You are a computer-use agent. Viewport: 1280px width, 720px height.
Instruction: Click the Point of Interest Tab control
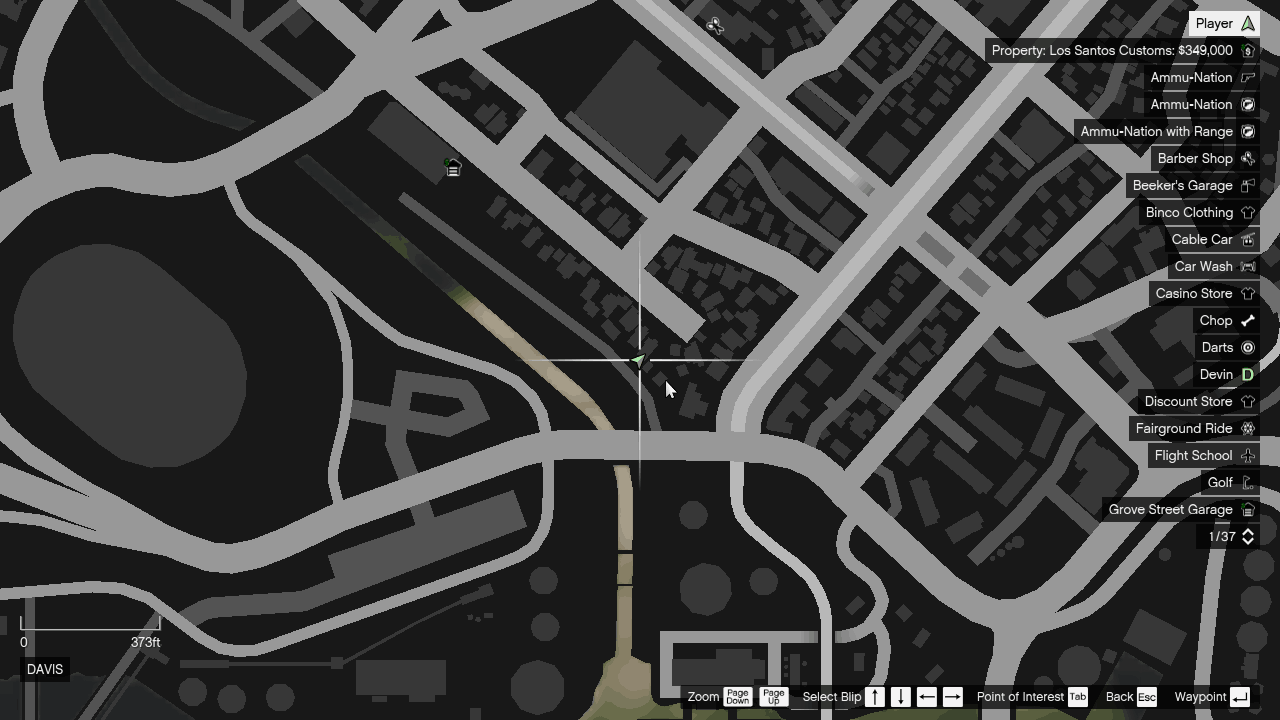click(x=1077, y=697)
